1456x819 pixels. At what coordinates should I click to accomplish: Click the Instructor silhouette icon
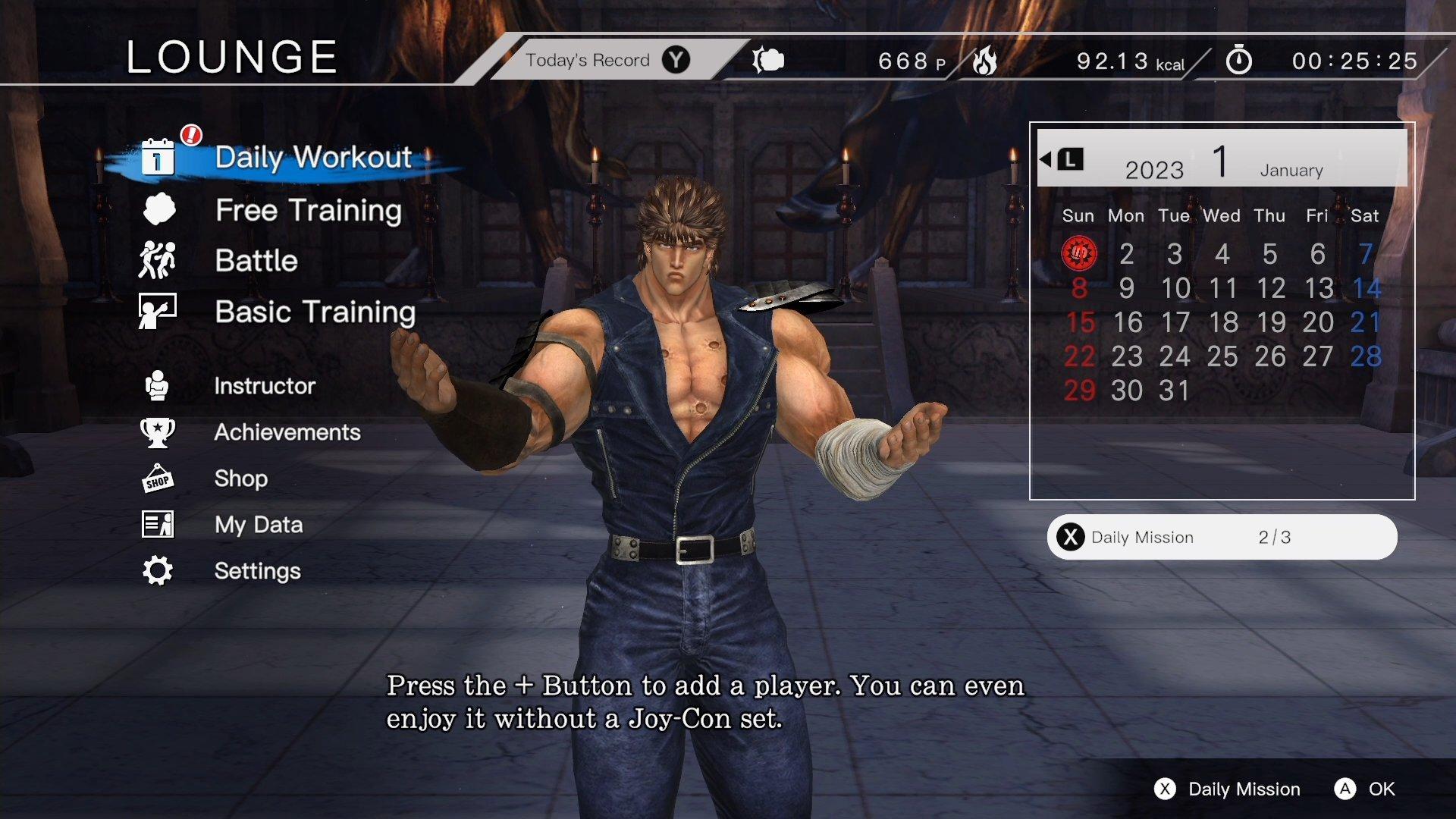157,385
